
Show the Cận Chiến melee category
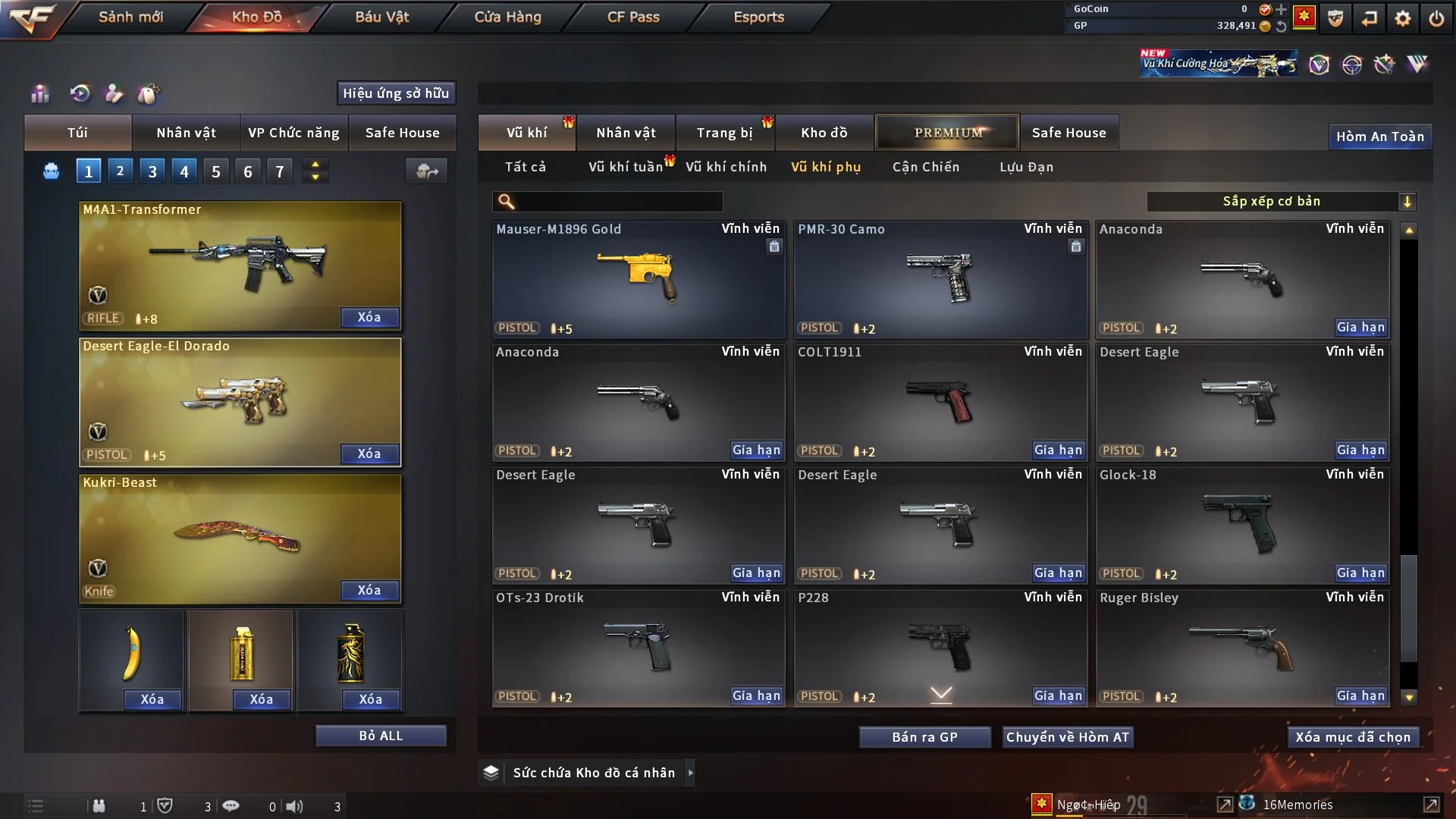(x=925, y=167)
